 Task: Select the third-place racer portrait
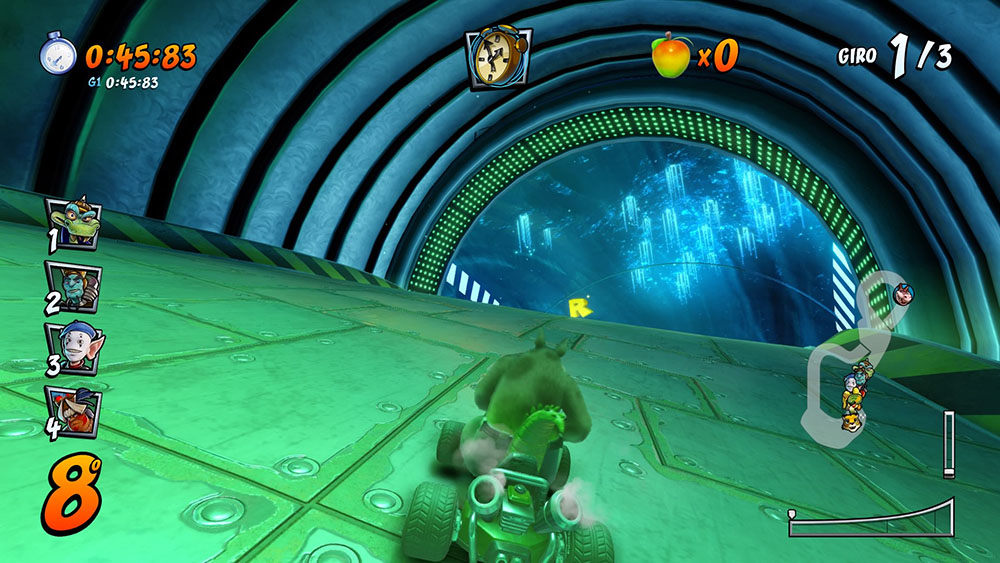72,346
